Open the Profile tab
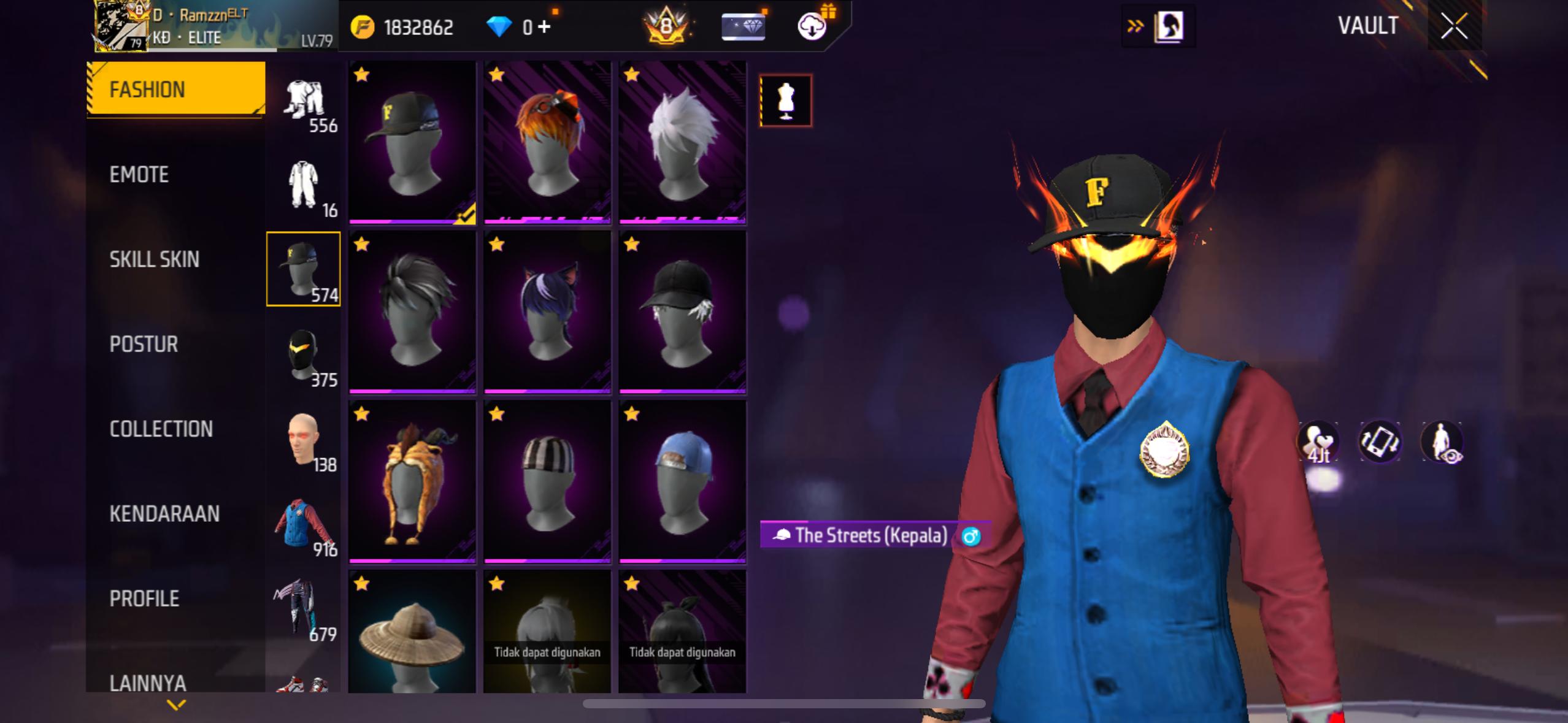Image resolution: width=1568 pixels, height=723 pixels. 144,599
